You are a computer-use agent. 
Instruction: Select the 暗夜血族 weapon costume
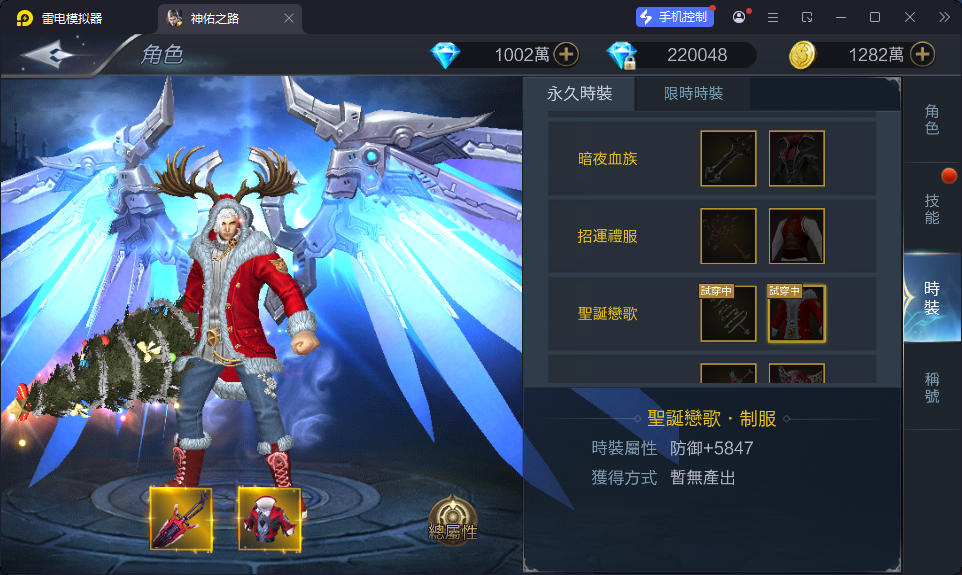[x=728, y=158]
